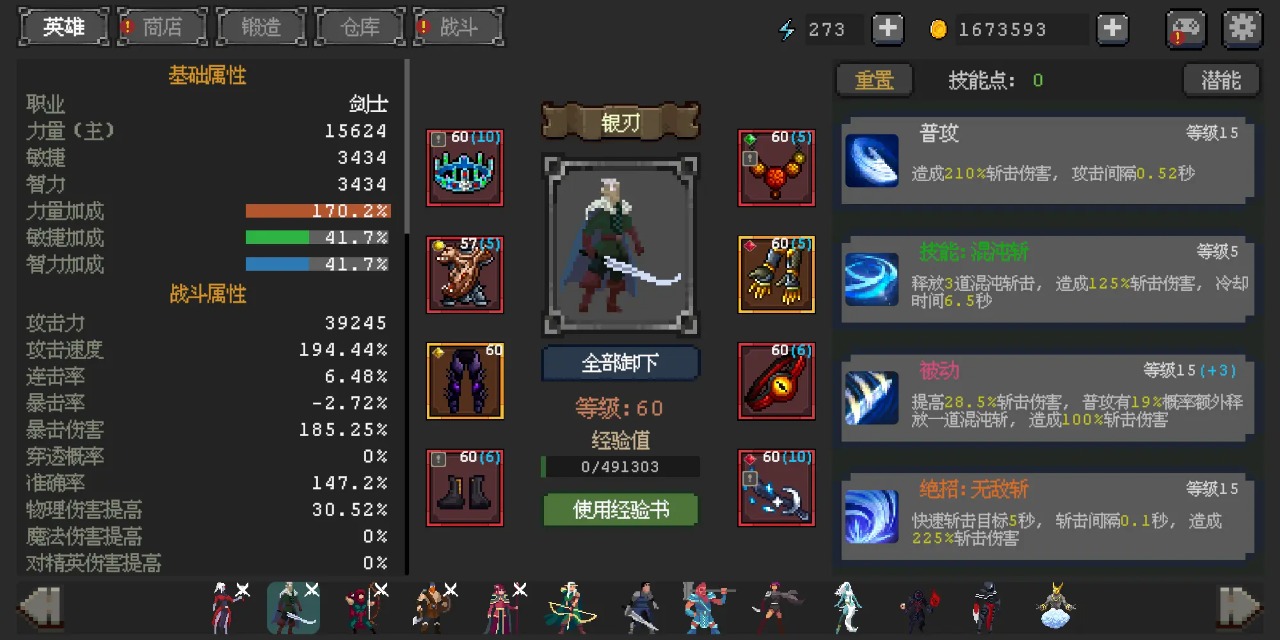Open the settings gear menu
This screenshot has width=1280, height=640.
tap(1242, 29)
